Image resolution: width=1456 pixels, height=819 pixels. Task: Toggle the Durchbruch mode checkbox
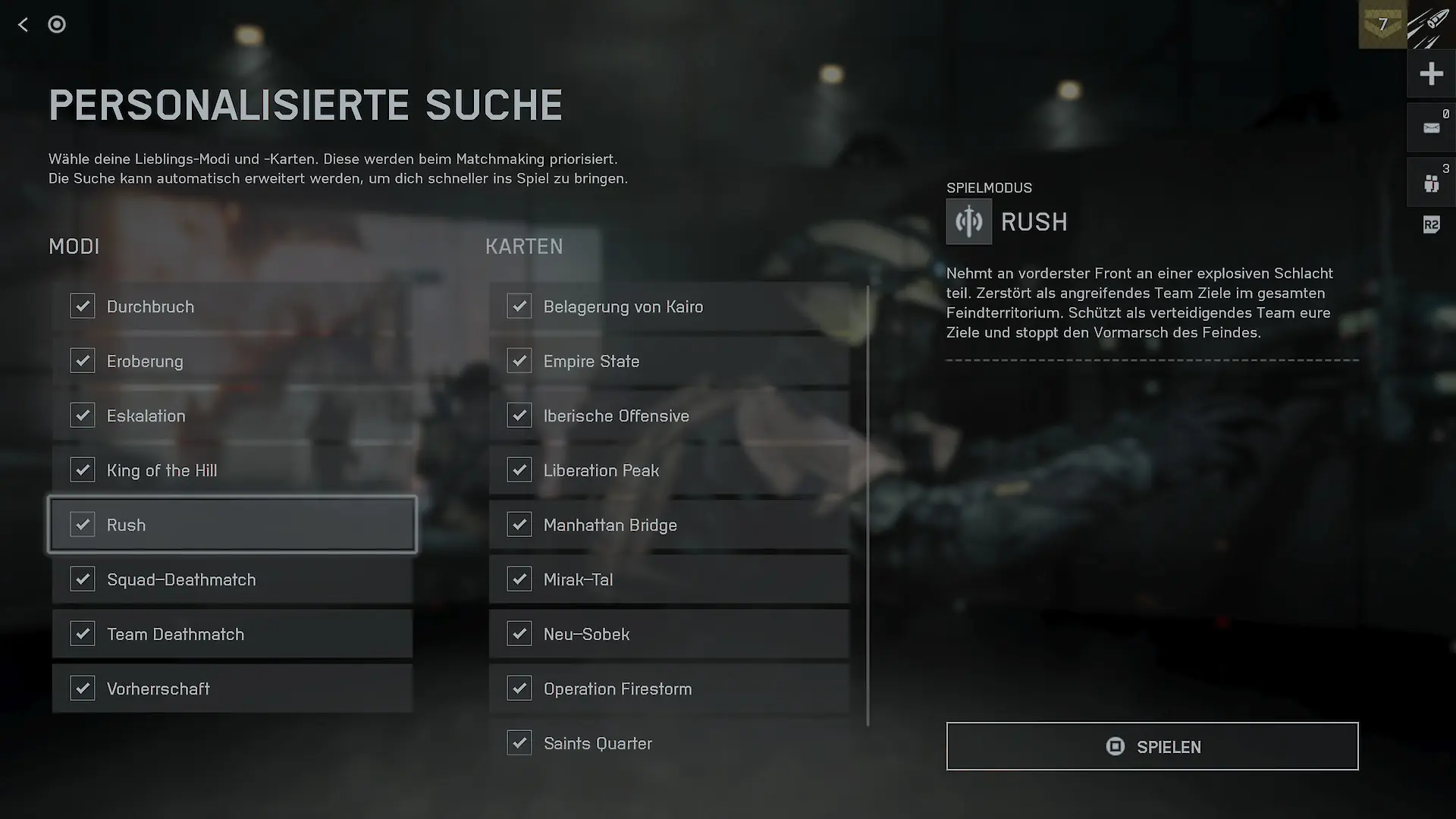[x=83, y=306]
